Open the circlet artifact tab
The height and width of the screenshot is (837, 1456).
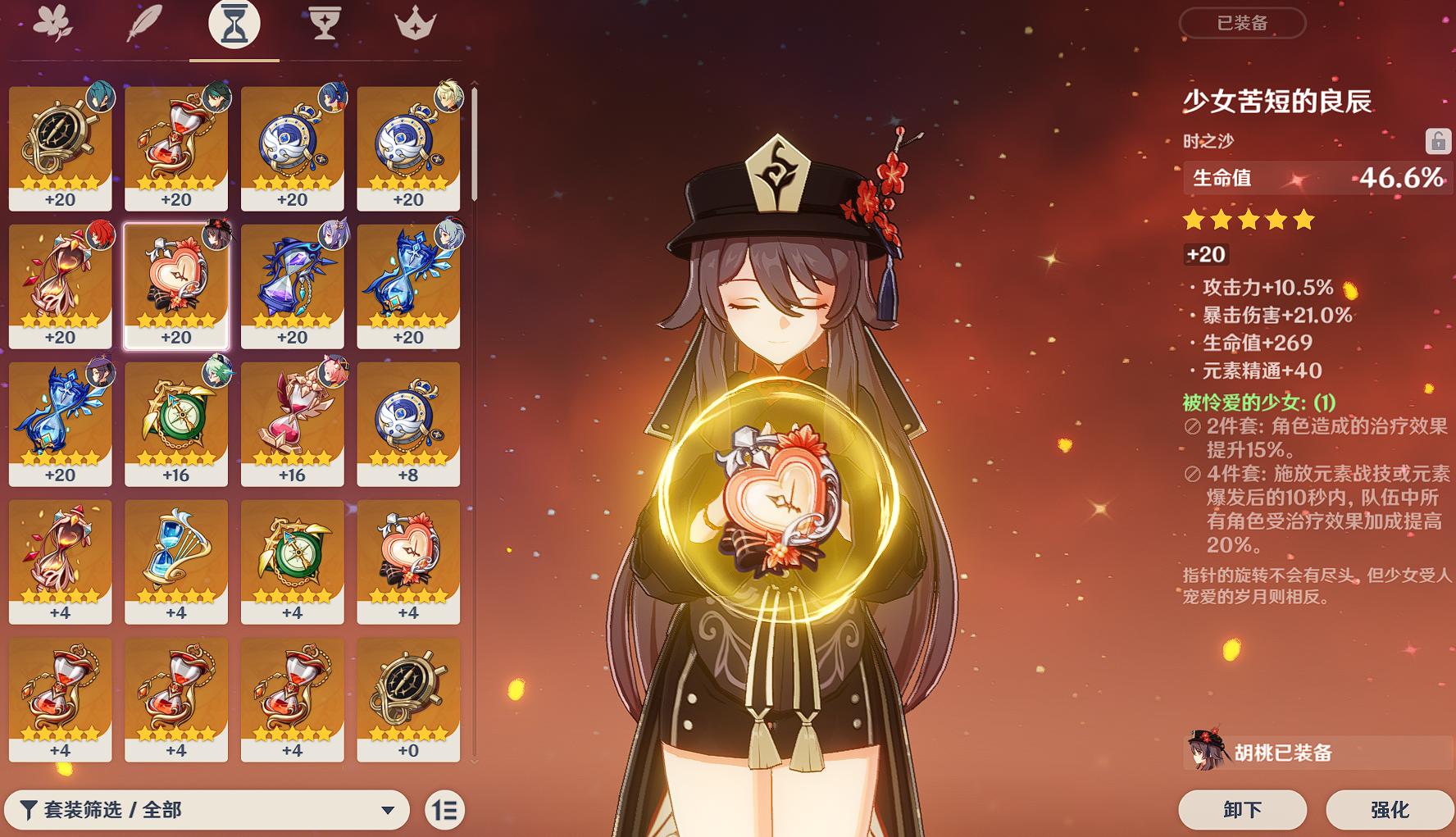(415, 23)
